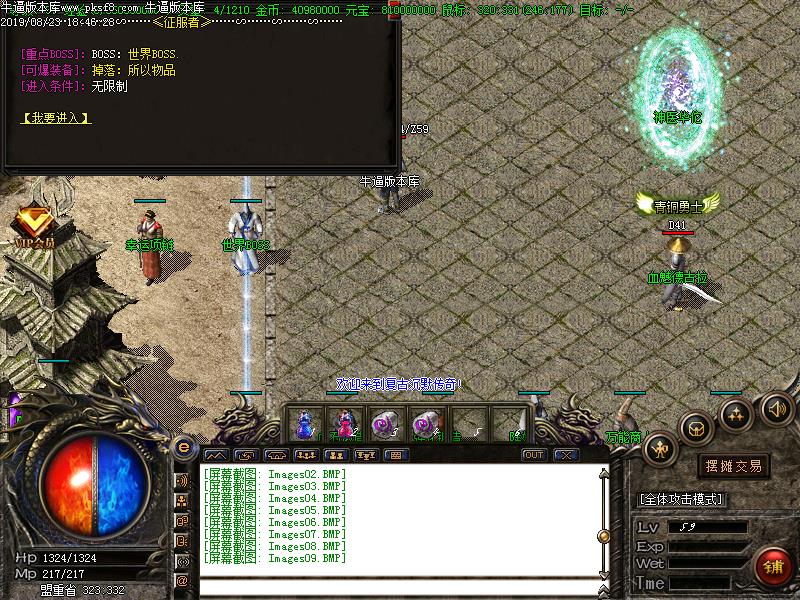The height and width of the screenshot is (600, 800).
Task: Choose the 【我要进入】 dialogue option
Action: coord(56,118)
